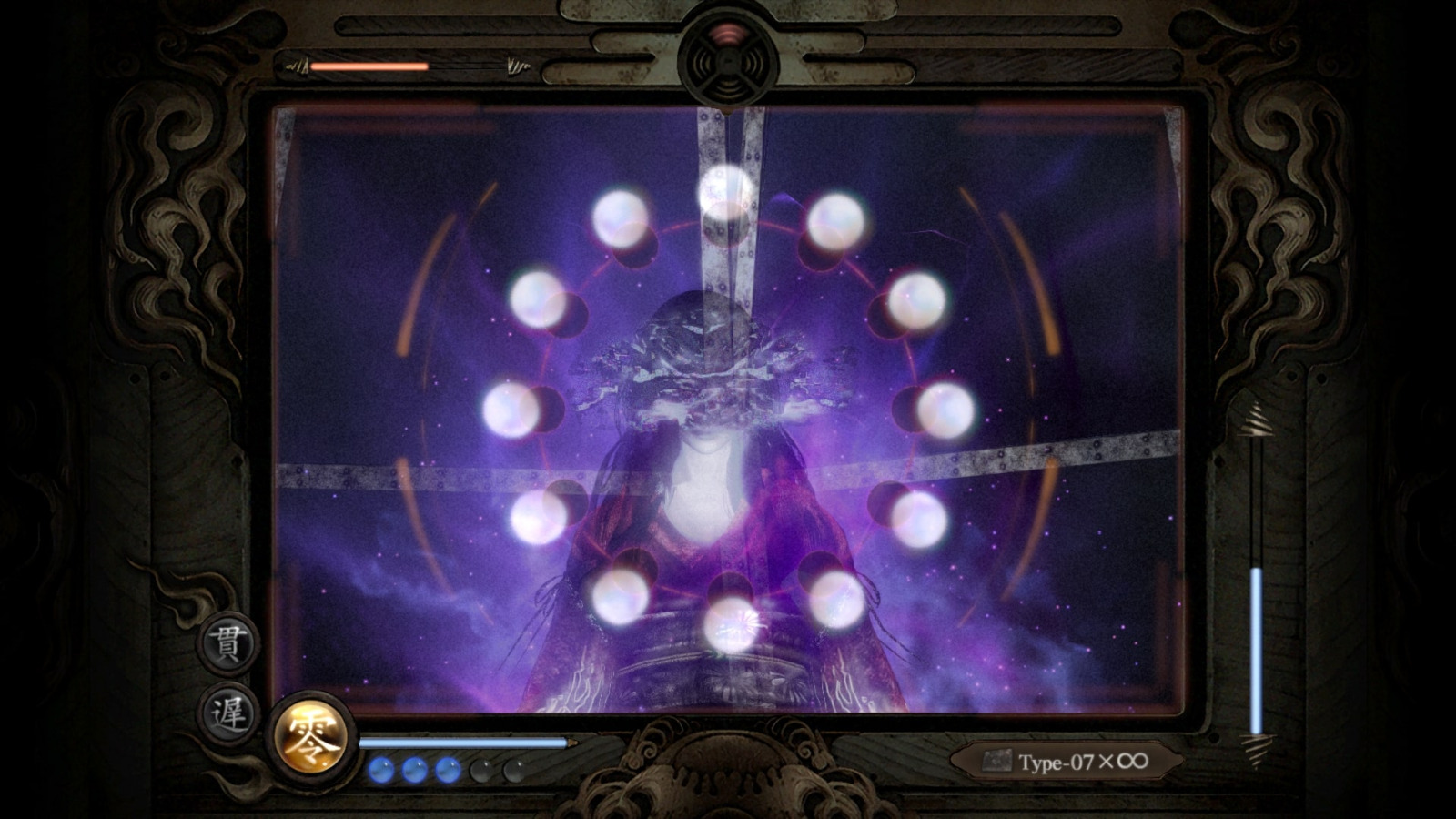Switch to the Type-07 film tab
Screen dimensions: 1456x819
point(1056,760)
